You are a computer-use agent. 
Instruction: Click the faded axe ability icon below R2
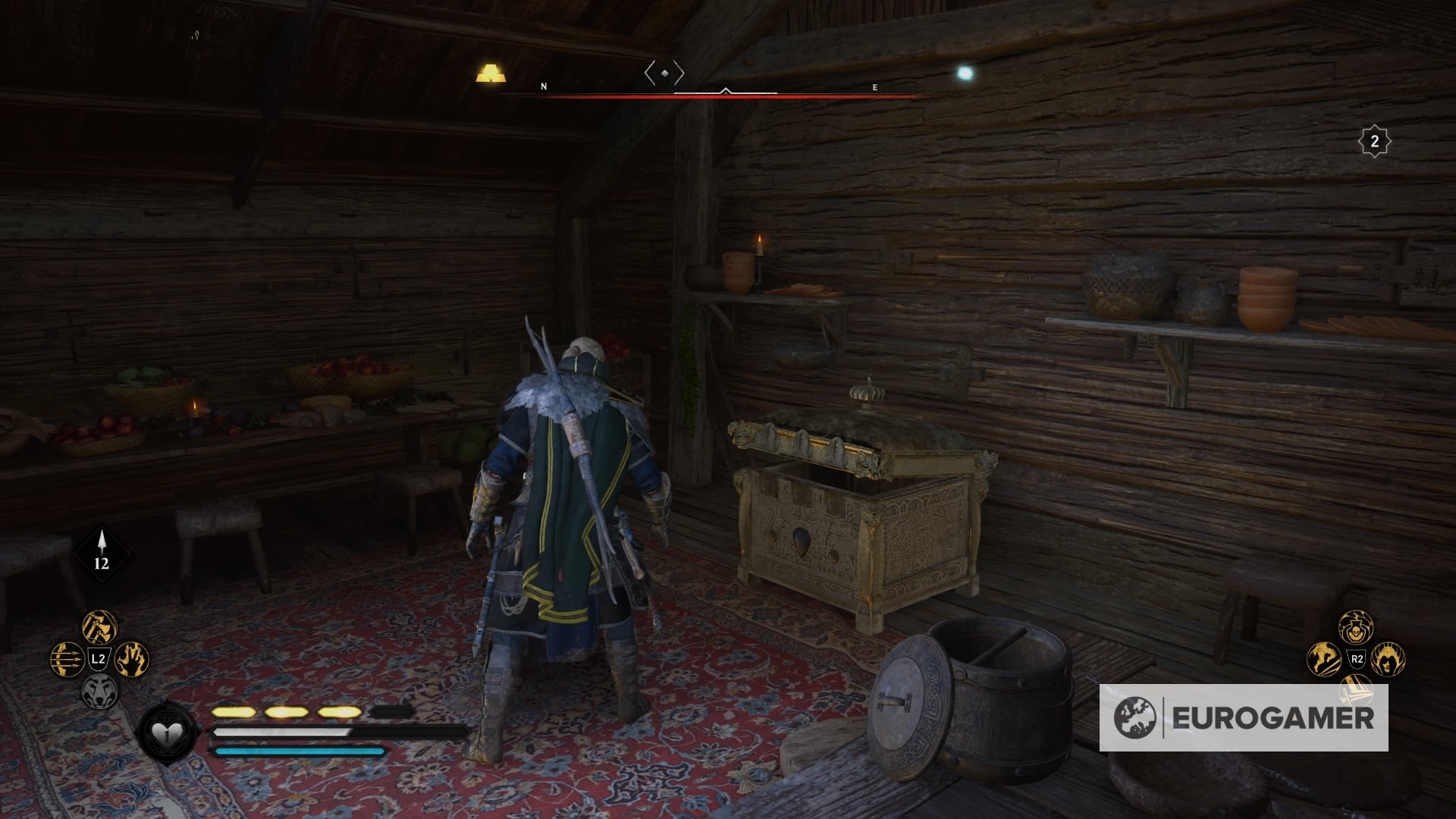[x=1355, y=692]
